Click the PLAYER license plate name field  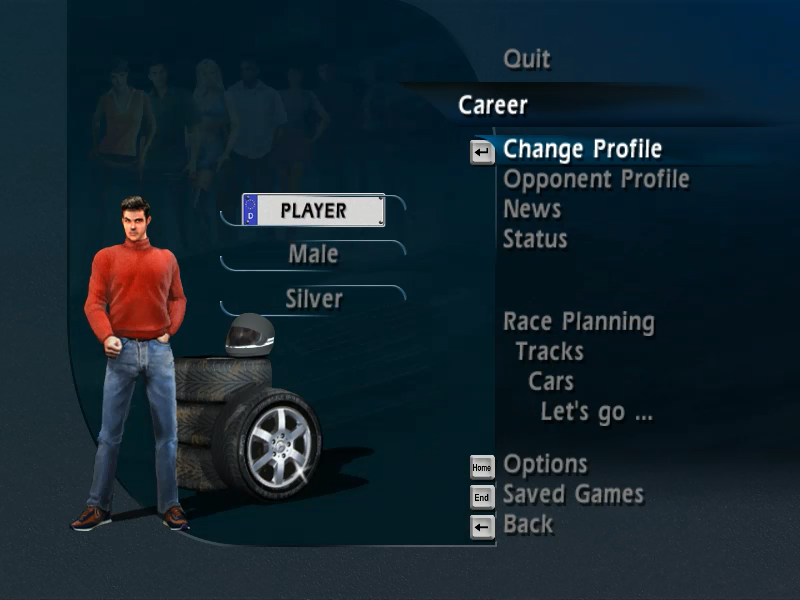point(313,211)
